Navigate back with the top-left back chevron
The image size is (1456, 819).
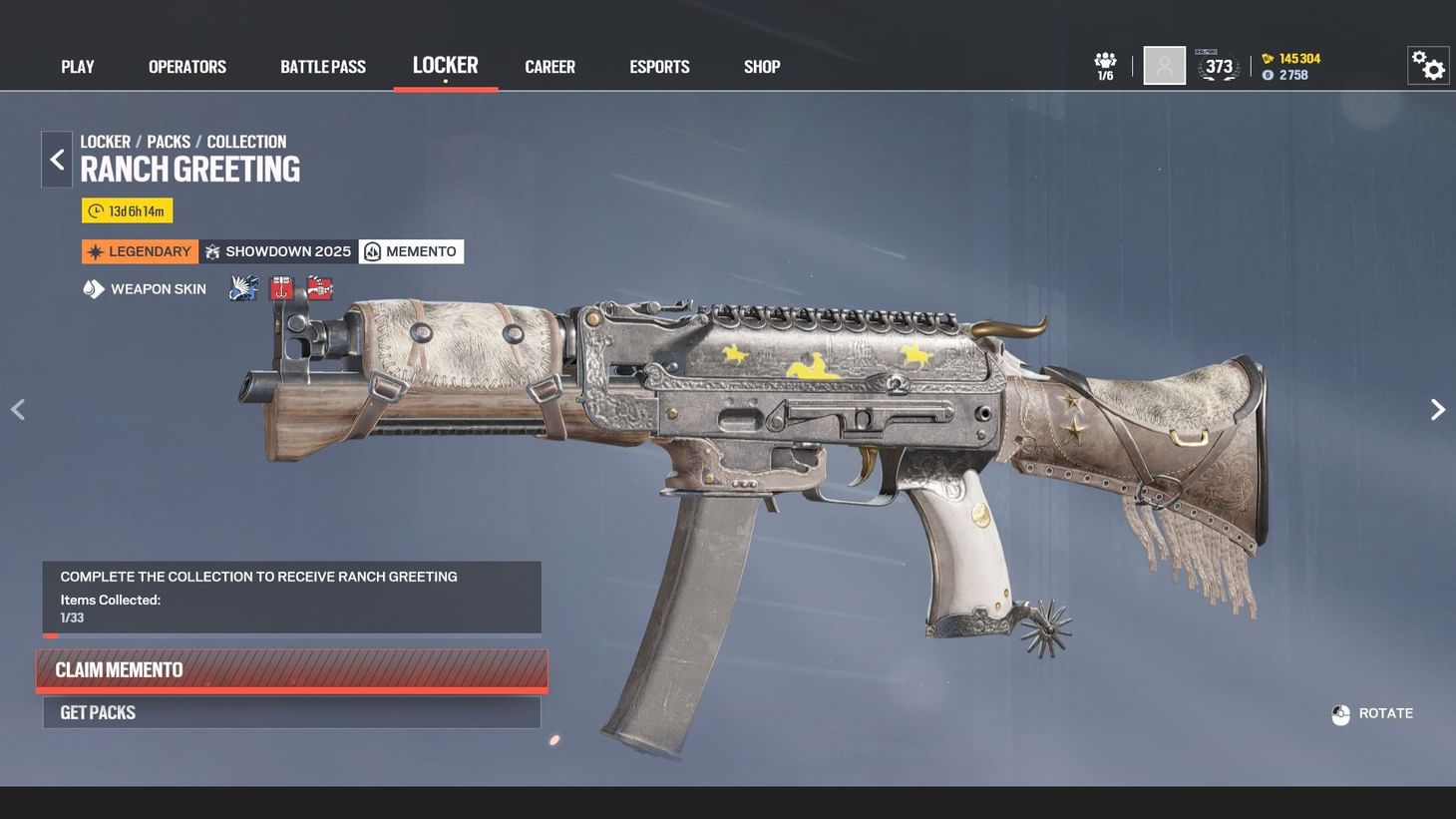click(x=56, y=159)
